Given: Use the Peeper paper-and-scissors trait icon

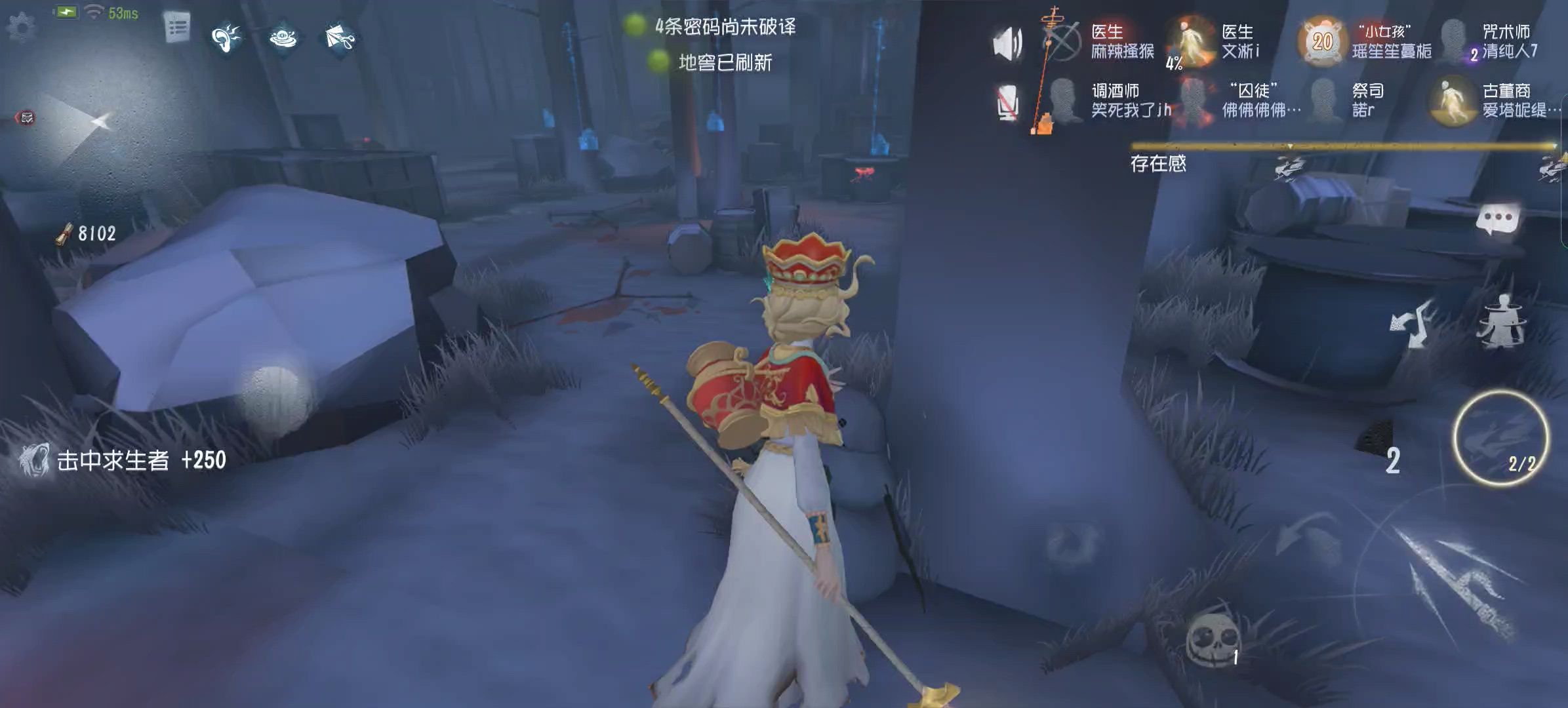Looking at the screenshot, I should click(340, 37).
